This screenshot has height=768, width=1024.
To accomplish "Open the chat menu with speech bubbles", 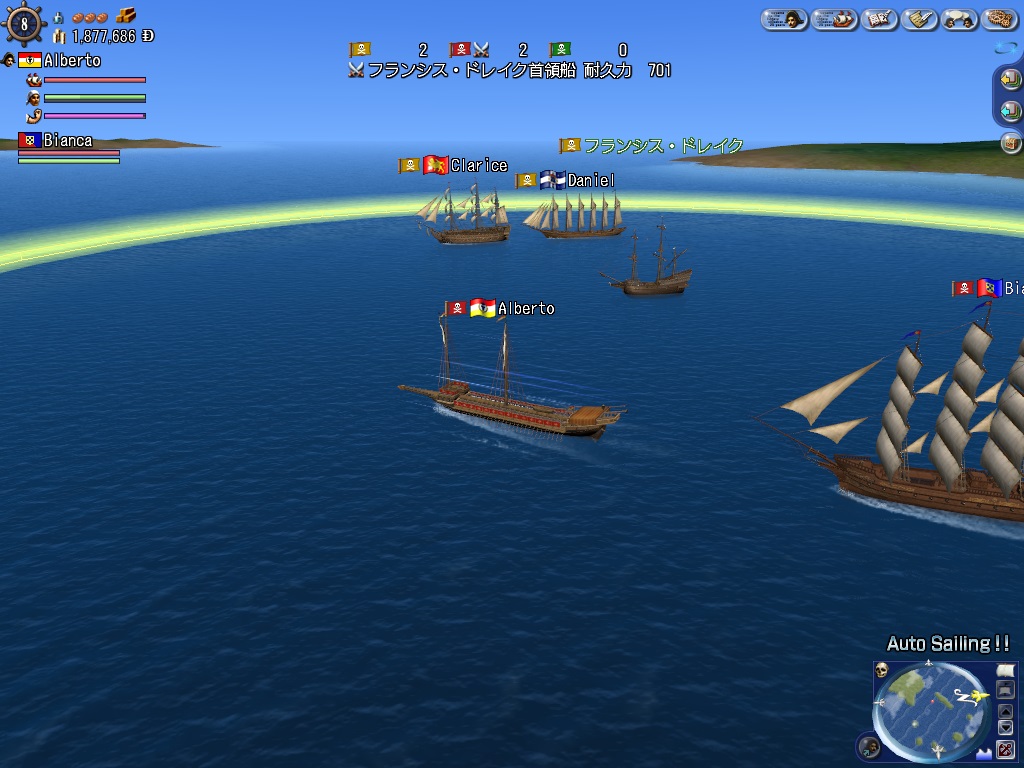I will [x=958, y=19].
